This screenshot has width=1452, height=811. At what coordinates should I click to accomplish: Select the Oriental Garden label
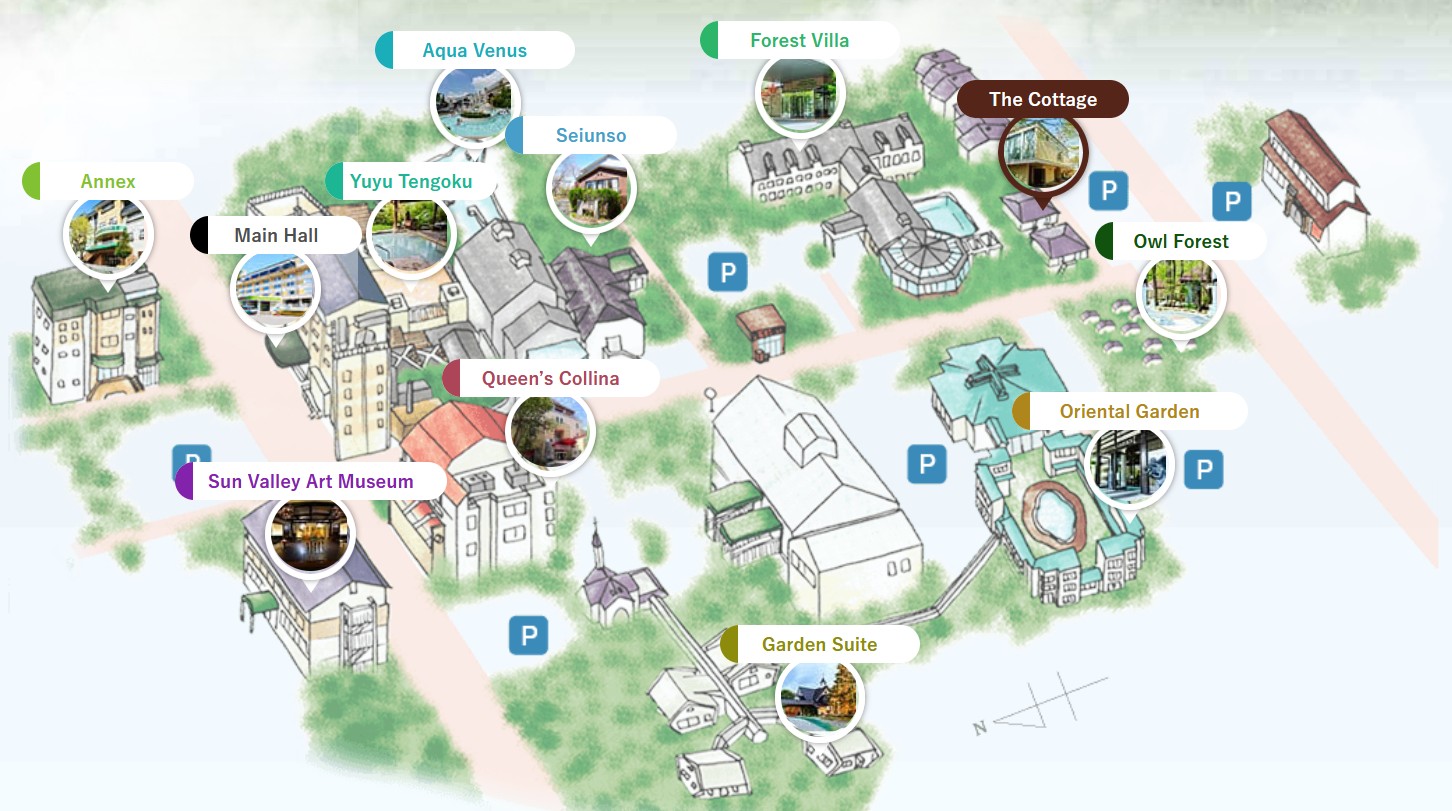(1130, 411)
